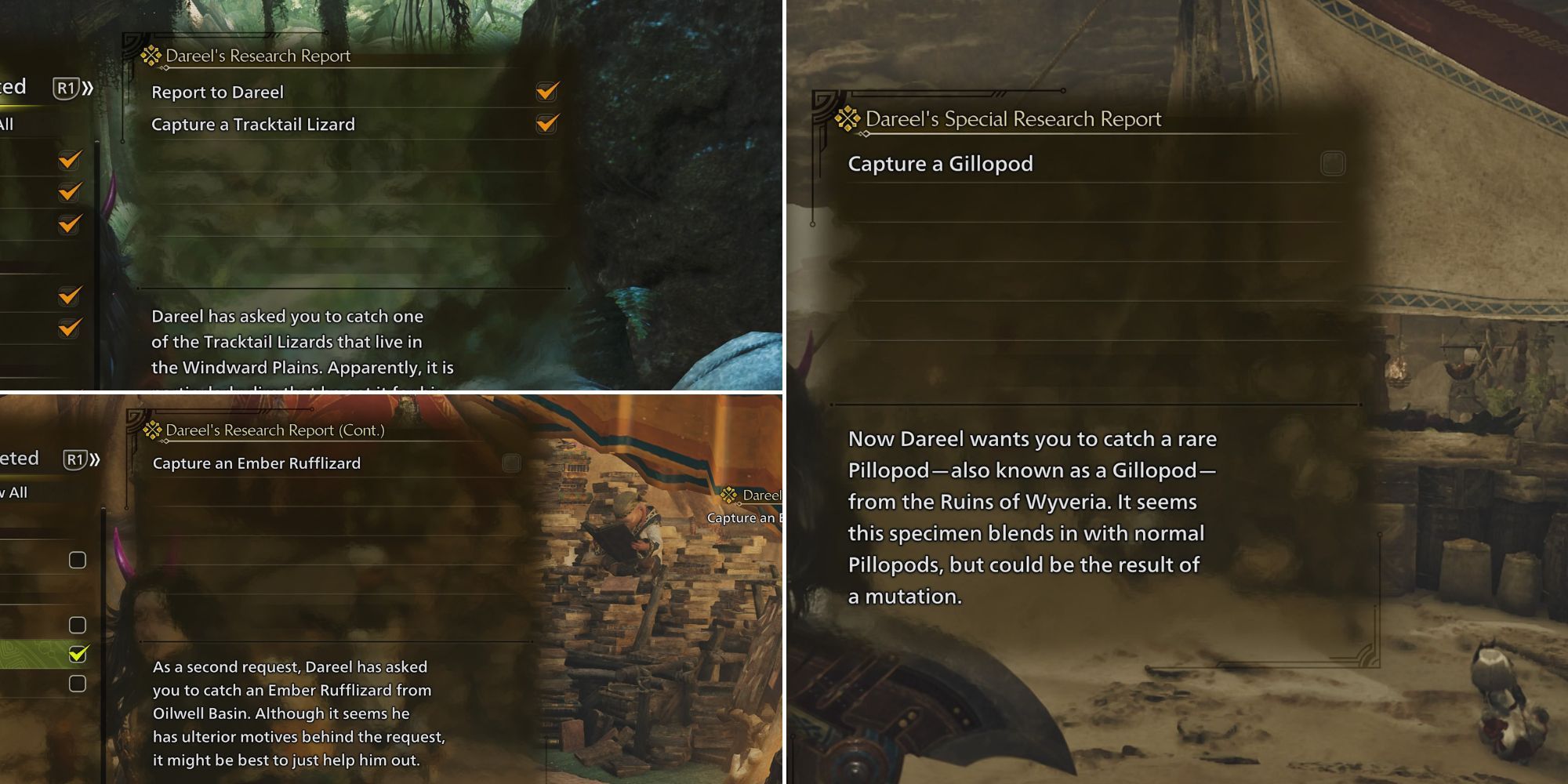Uncheck the Report to Dareel completed checkbox
The width and height of the screenshot is (1568, 784).
[546, 92]
